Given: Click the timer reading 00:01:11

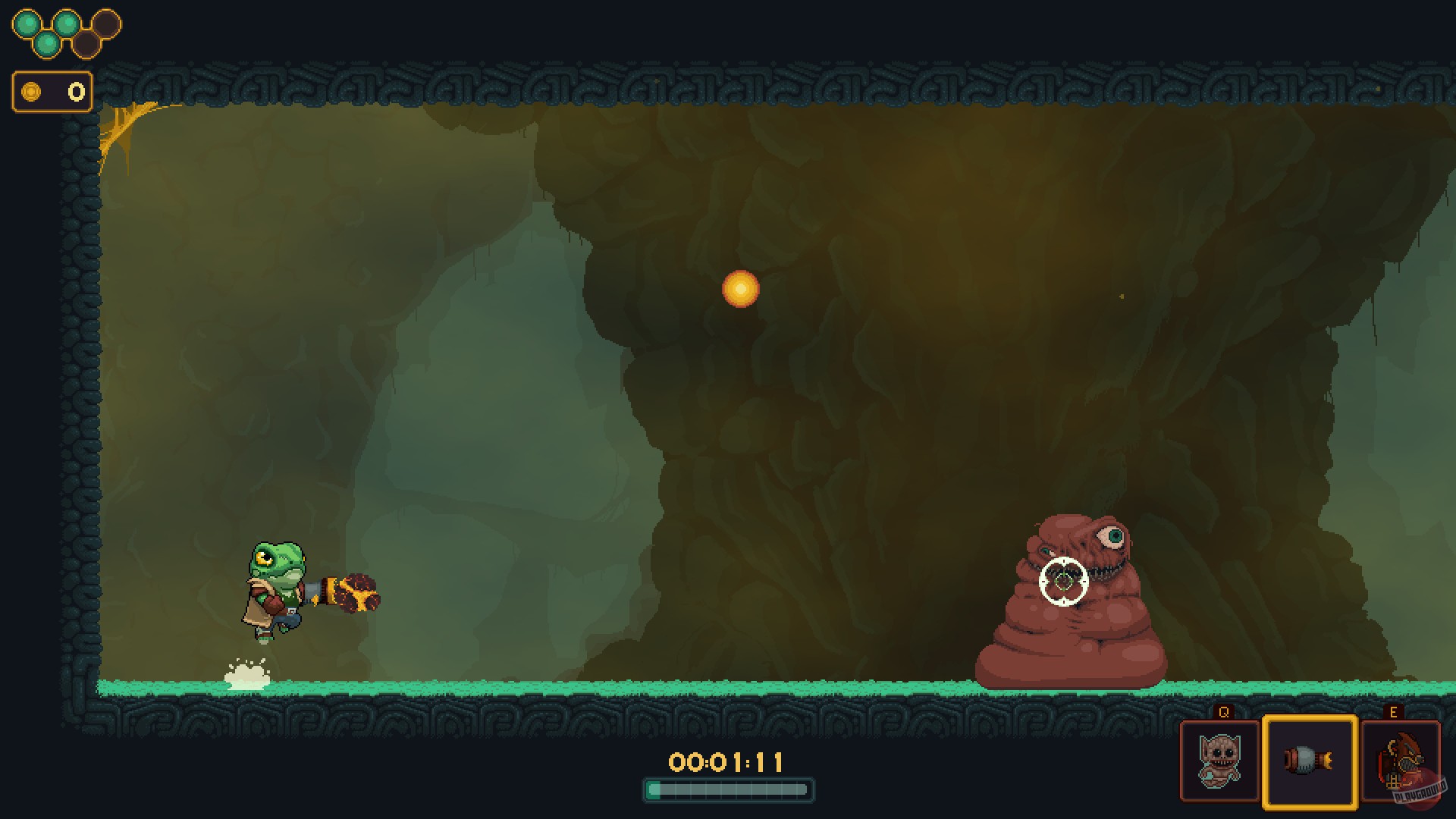Looking at the screenshot, I should point(726,762).
